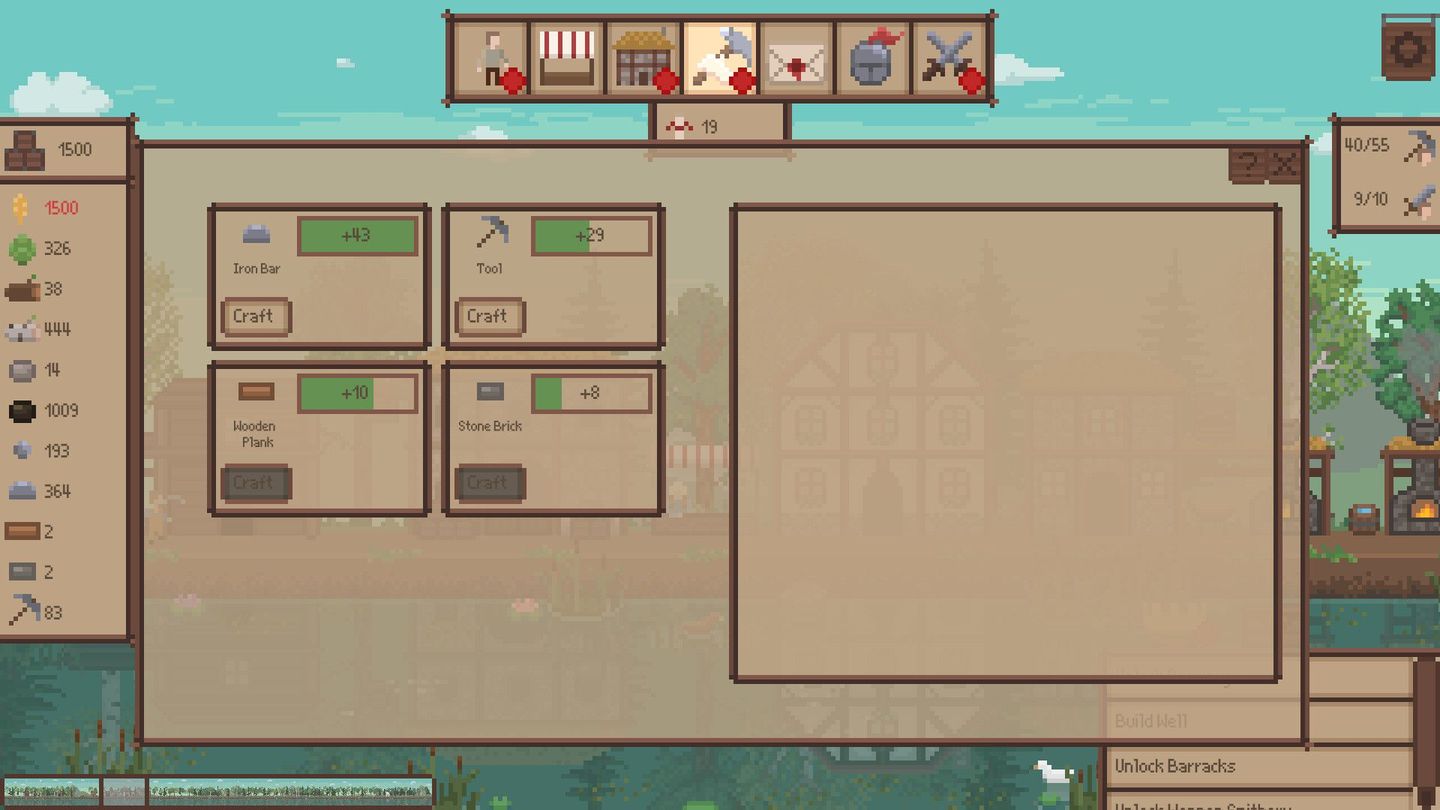Open the sealed letter messages icon
This screenshot has height=810, width=1440.
pyautogui.click(x=796, y=55)
